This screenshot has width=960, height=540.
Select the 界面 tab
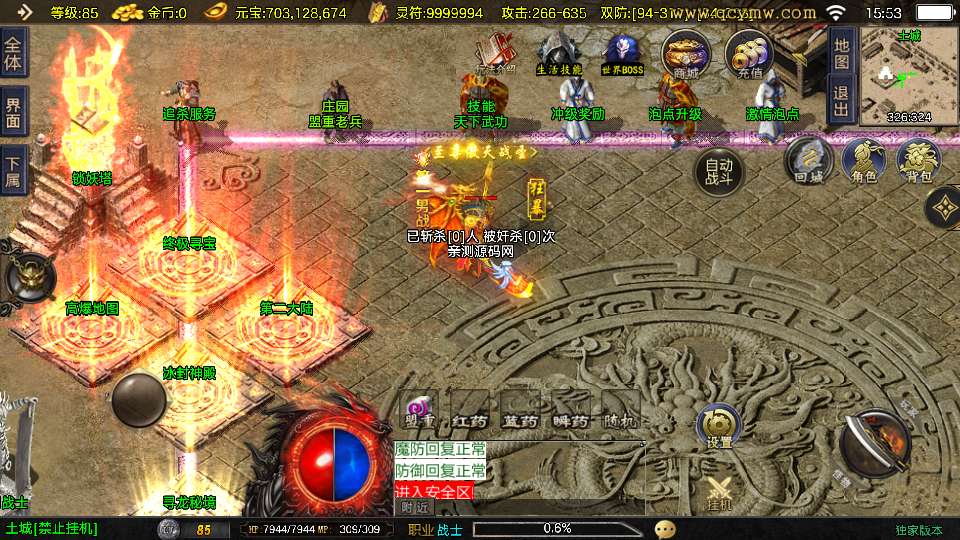coord(14,111)
